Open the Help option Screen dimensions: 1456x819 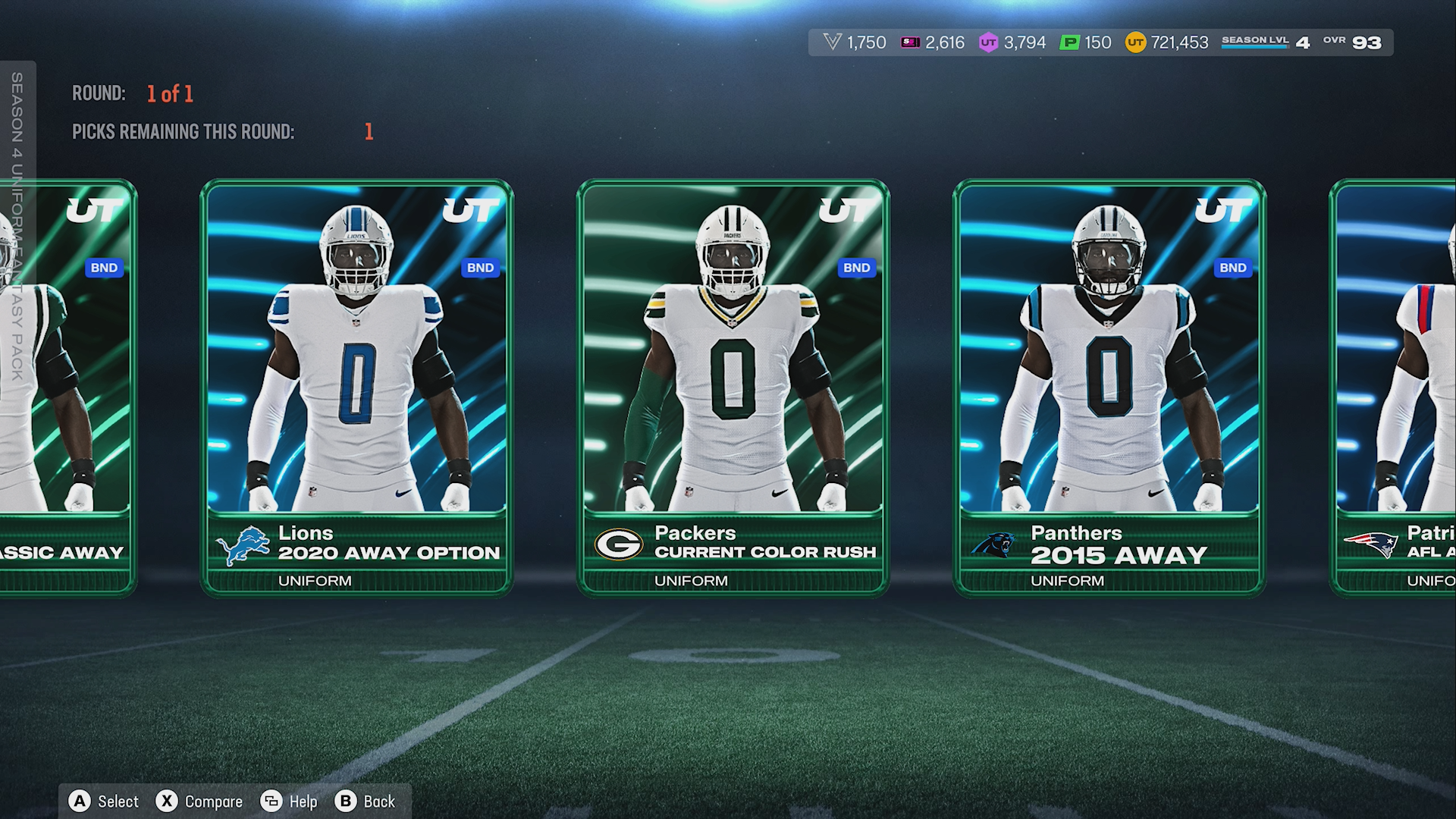point(289,802)
